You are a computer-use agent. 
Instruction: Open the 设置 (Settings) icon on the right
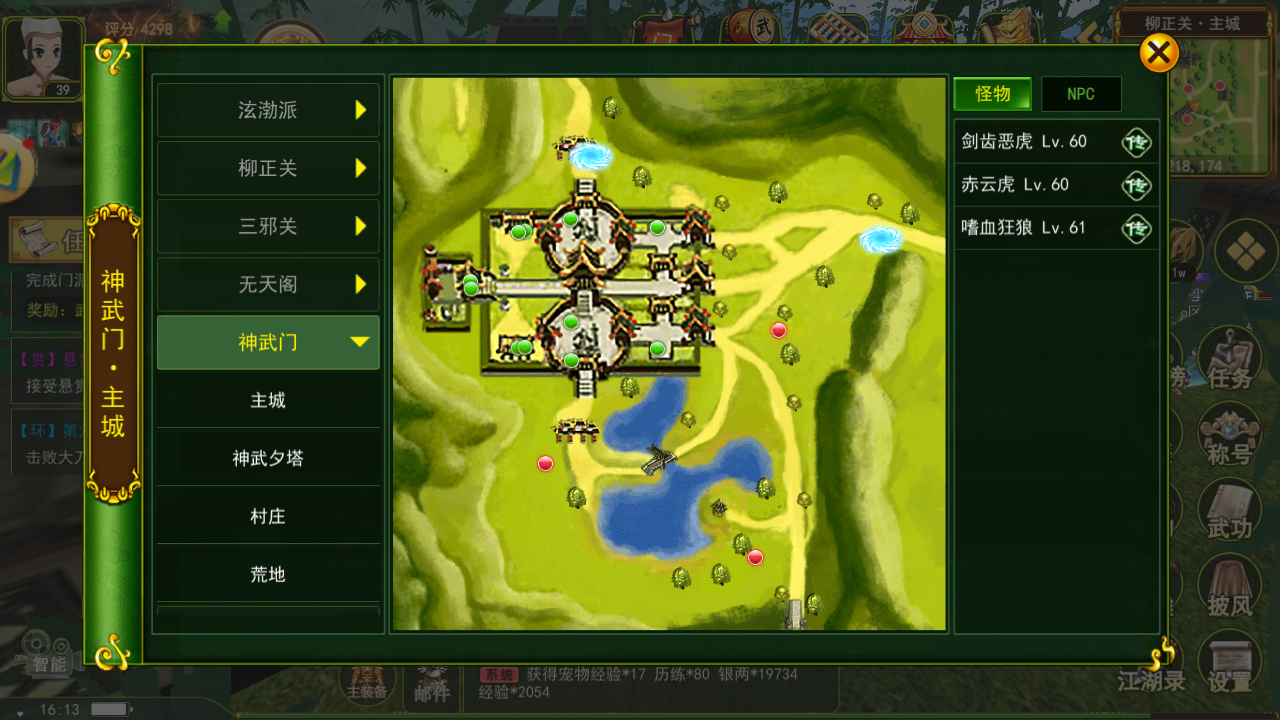click(1229, 662)
